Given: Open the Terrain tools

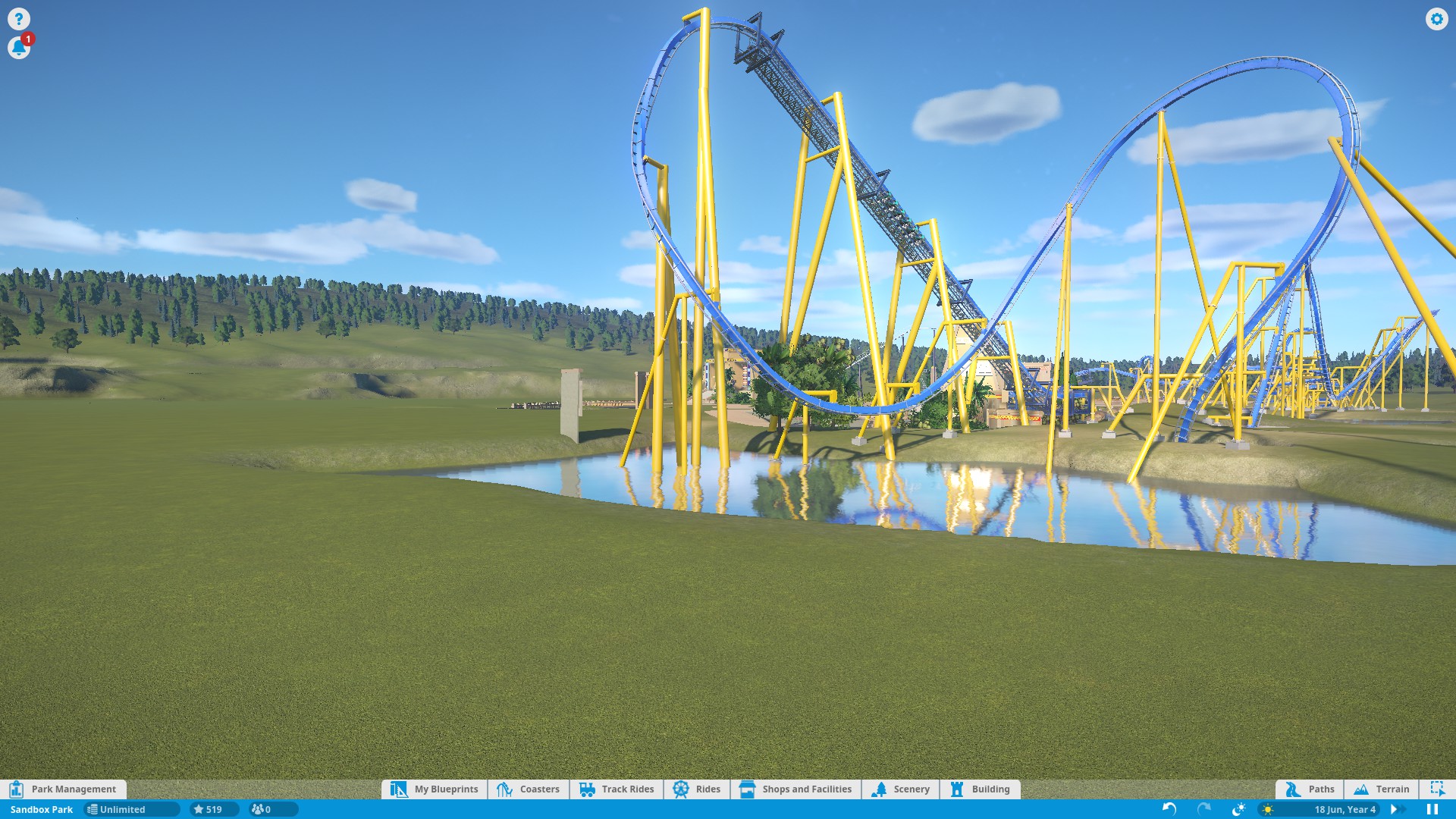Looking at the screenshot, I should pyautogui.click(x=1382, y=789).
